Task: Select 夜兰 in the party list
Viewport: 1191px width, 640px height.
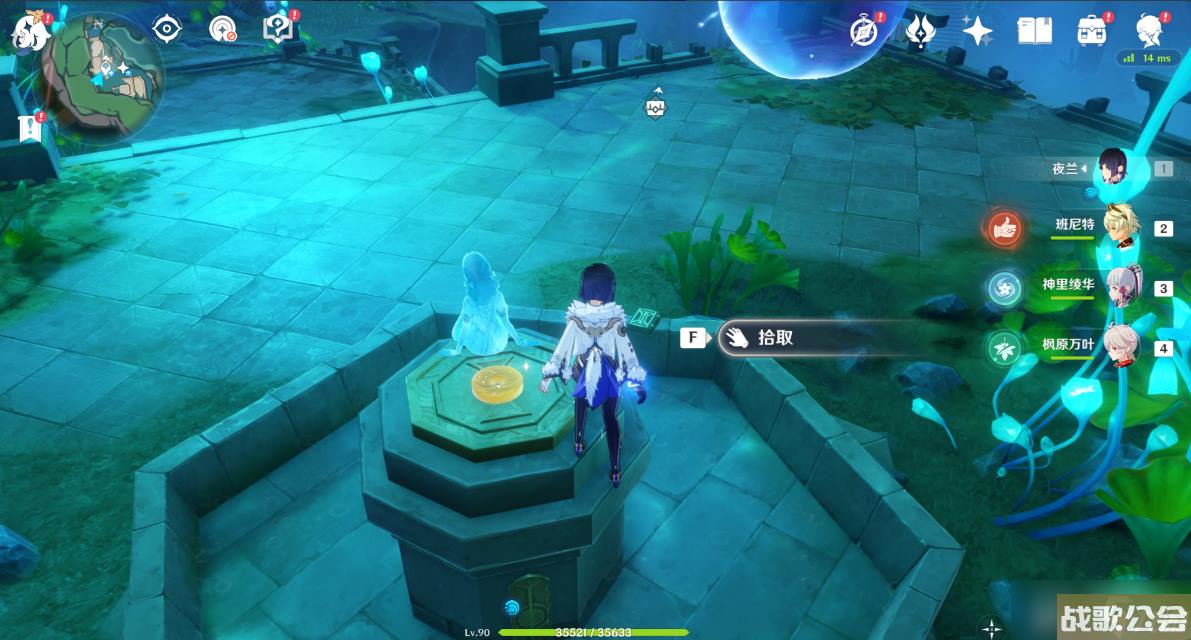Action: coord(1113,168)
